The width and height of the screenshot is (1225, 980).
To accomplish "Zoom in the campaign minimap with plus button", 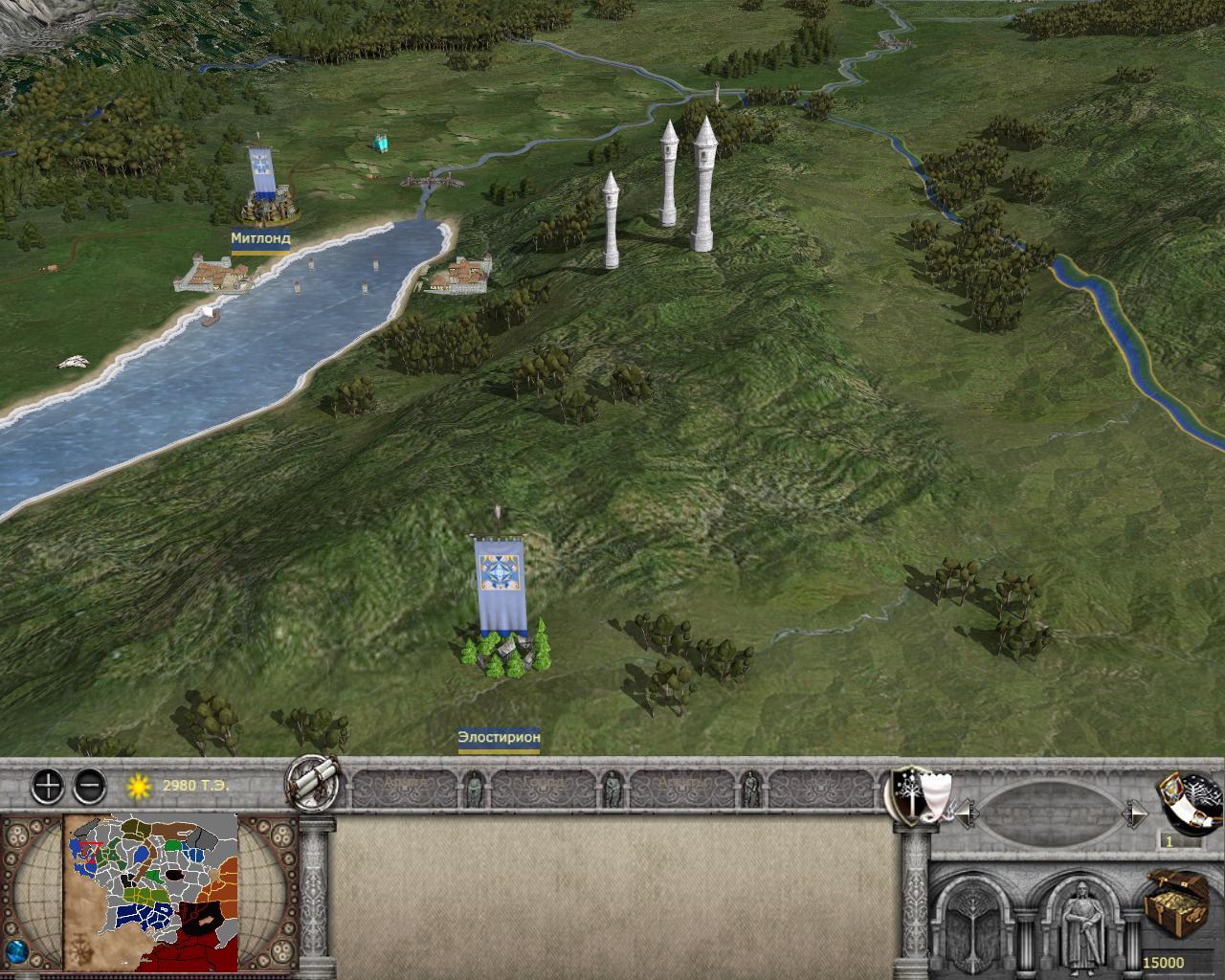I will [x=48, y=787].
